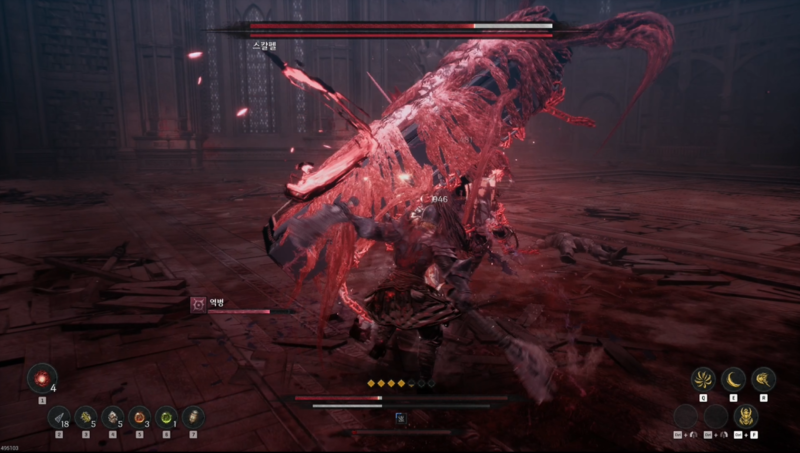The width and height of the screenshot is (800, 453).
Task: Activate the golden swirl skill
Action: 703,379
